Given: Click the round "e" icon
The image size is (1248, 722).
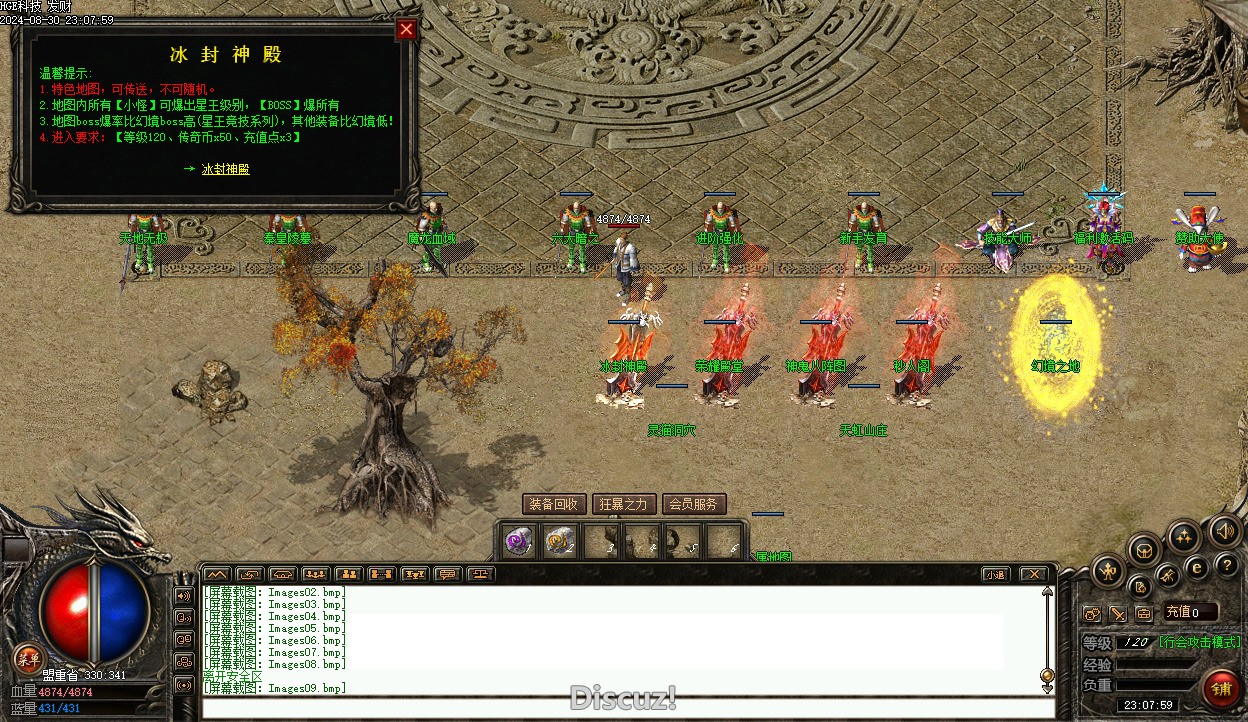Looking at the screenshot, I should tap(1196, 567).
